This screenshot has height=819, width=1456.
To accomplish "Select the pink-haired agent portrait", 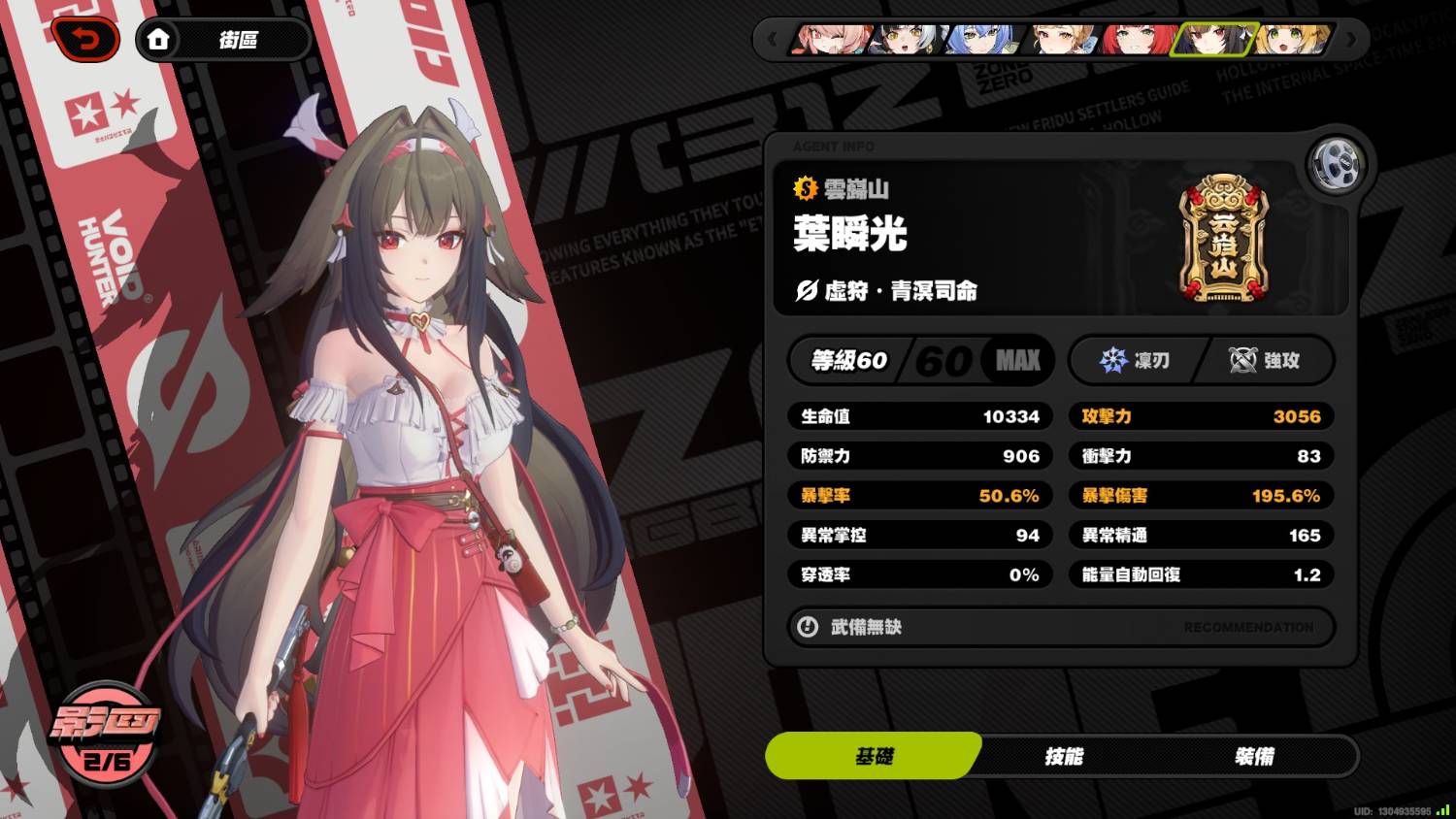I will click(x=831, y=40).
